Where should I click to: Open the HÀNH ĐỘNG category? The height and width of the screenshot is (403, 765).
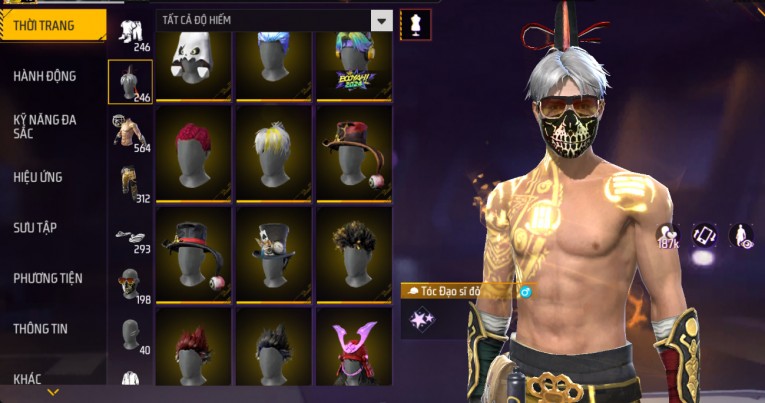coord(46,76)
